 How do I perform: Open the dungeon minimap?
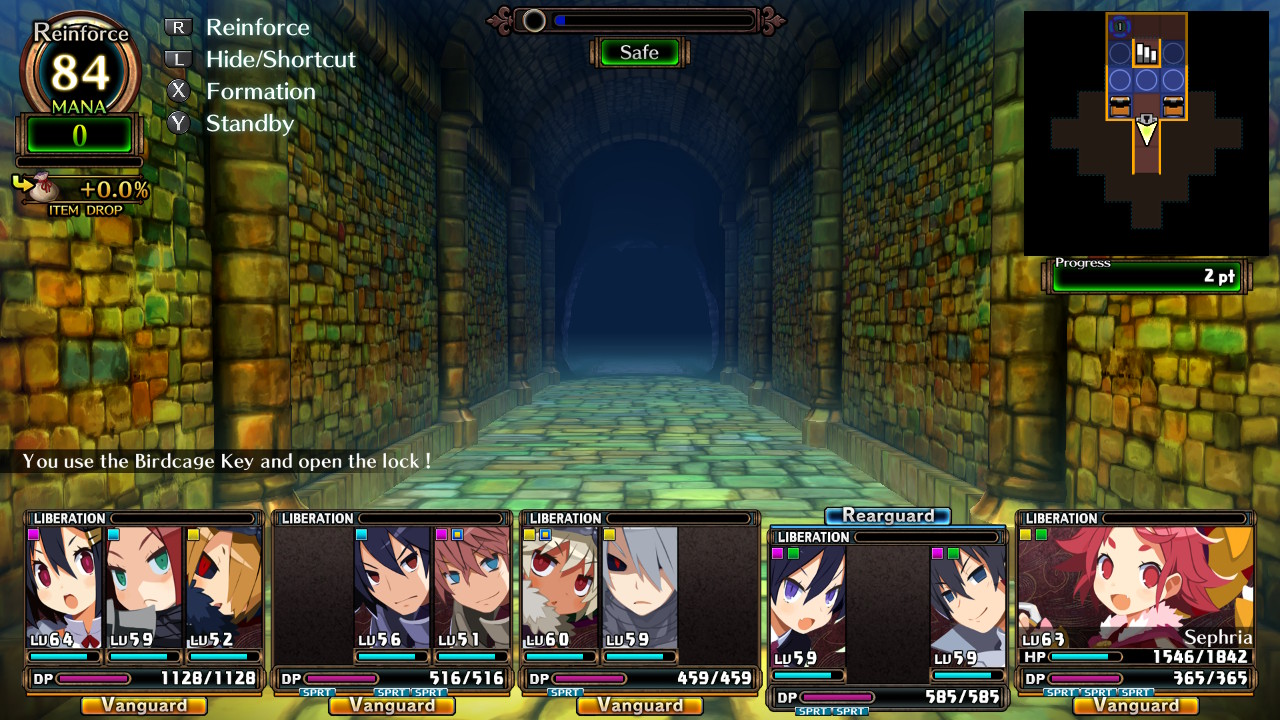pos(1146,133)
